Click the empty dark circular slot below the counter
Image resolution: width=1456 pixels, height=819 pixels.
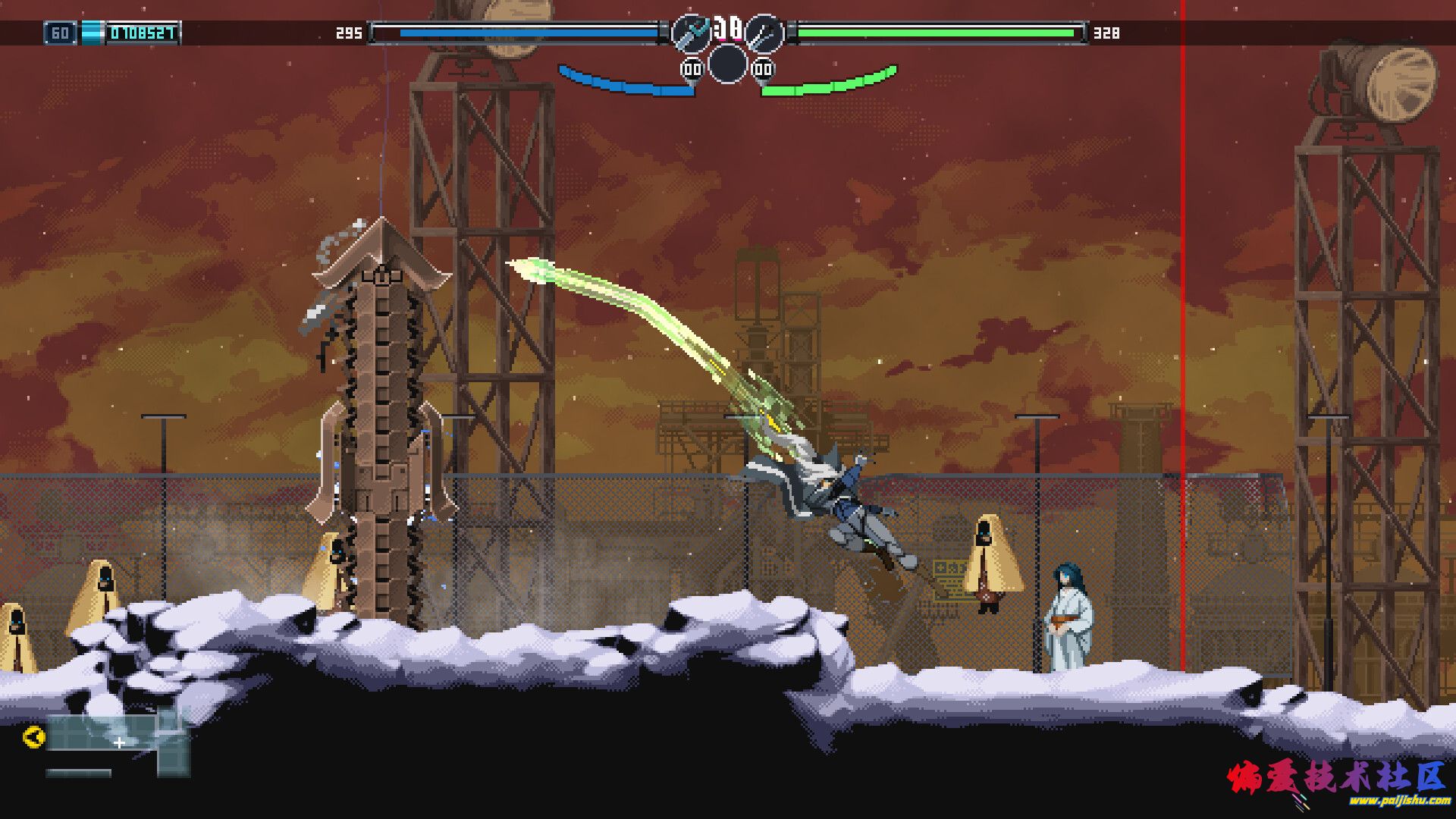pos(727,63)
